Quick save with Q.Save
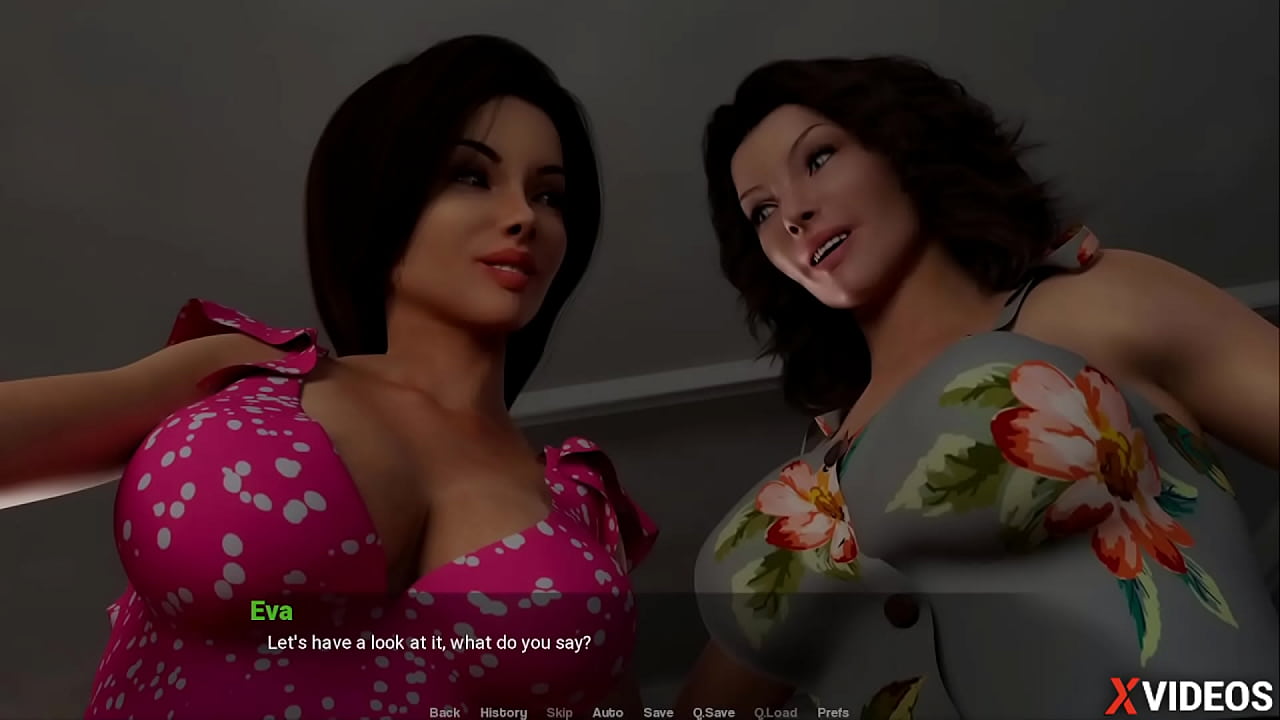Screen dimensions: 1280x720 point(714,712)
